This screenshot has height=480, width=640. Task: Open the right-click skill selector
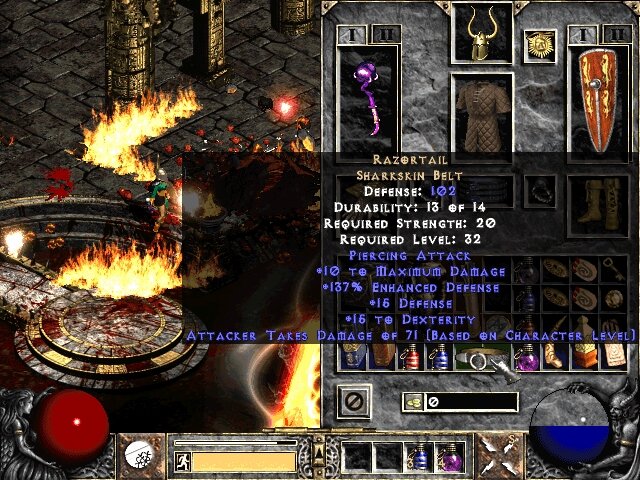tap(494, 457)
